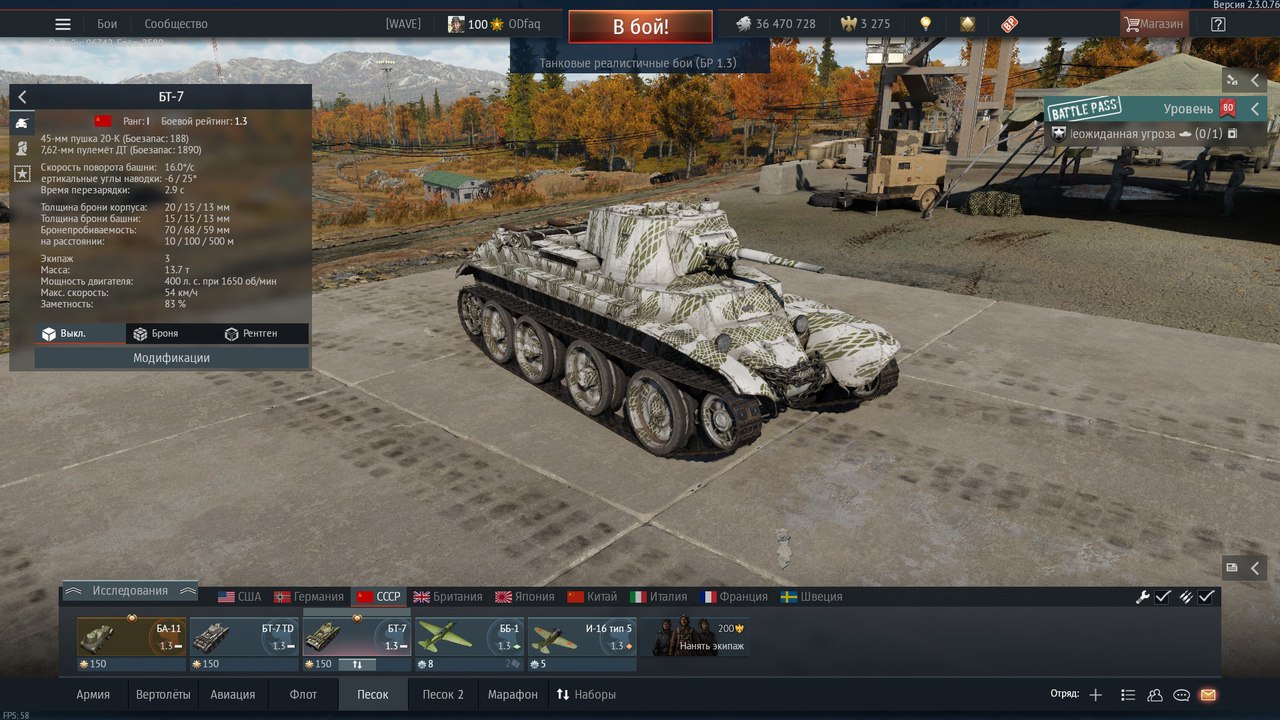
Task: Select the БТ-7 TD vehicle slot
Action: [x=244, y=637]
